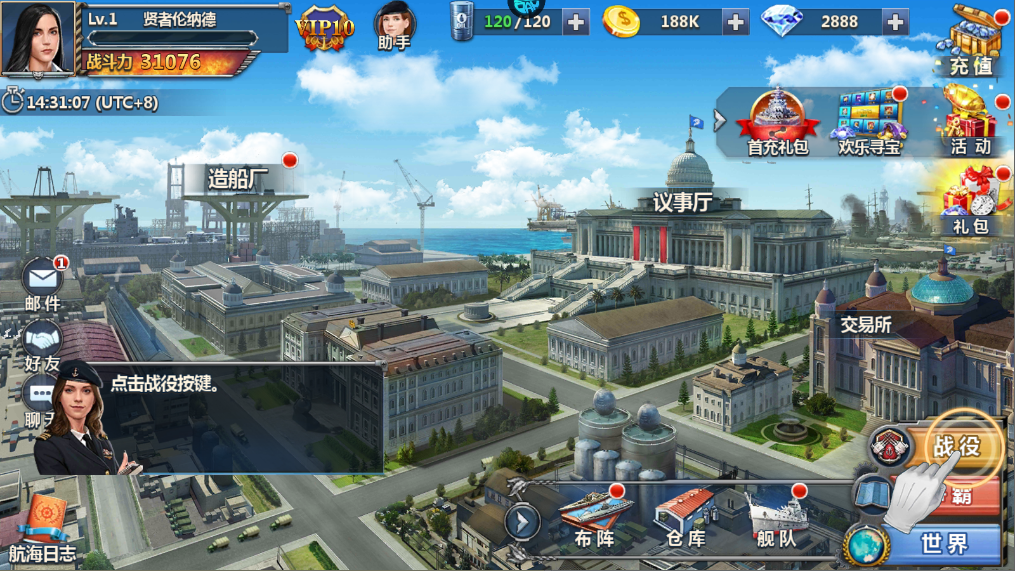Collapse the bottom menu with the arrow button

522,521
